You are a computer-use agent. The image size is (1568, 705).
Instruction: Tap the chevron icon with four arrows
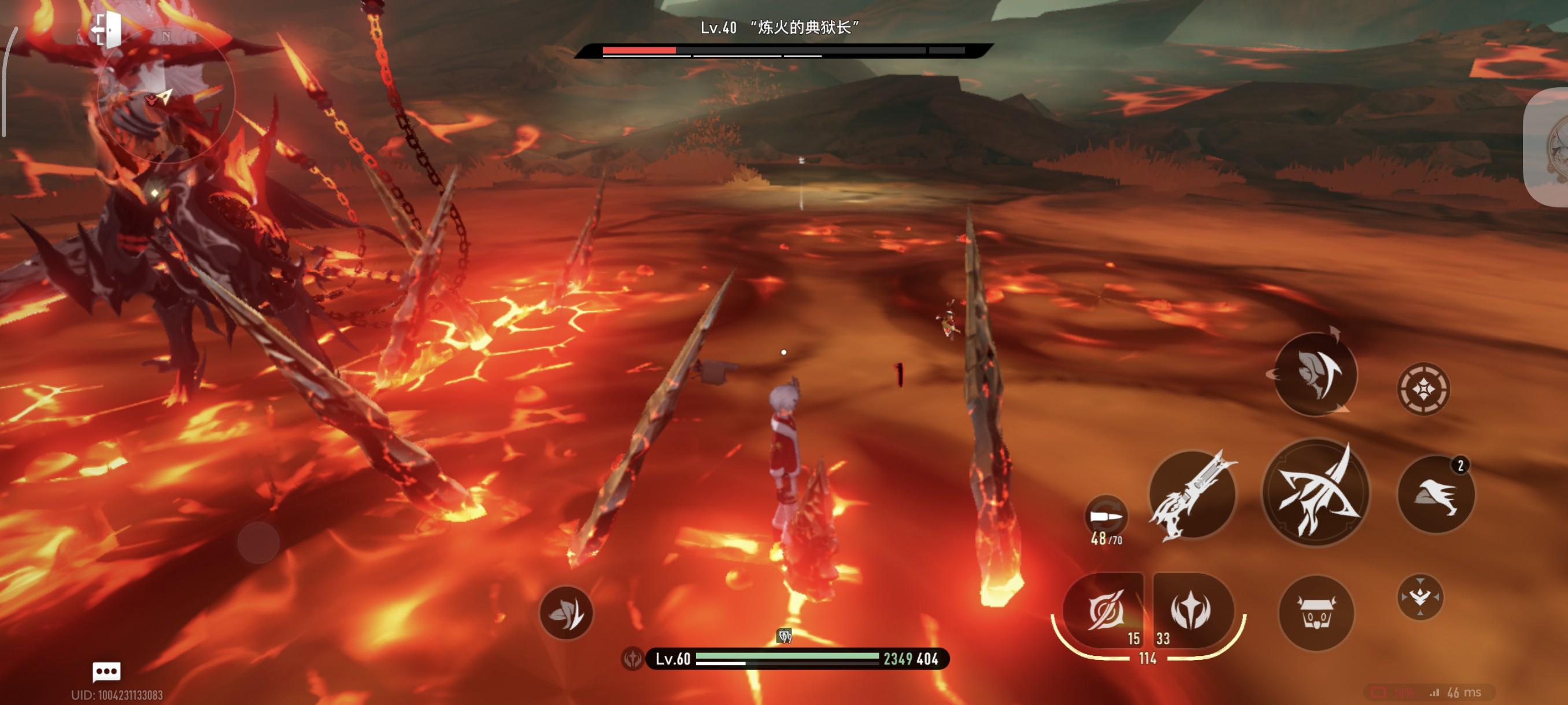(x=1419, y=597)
